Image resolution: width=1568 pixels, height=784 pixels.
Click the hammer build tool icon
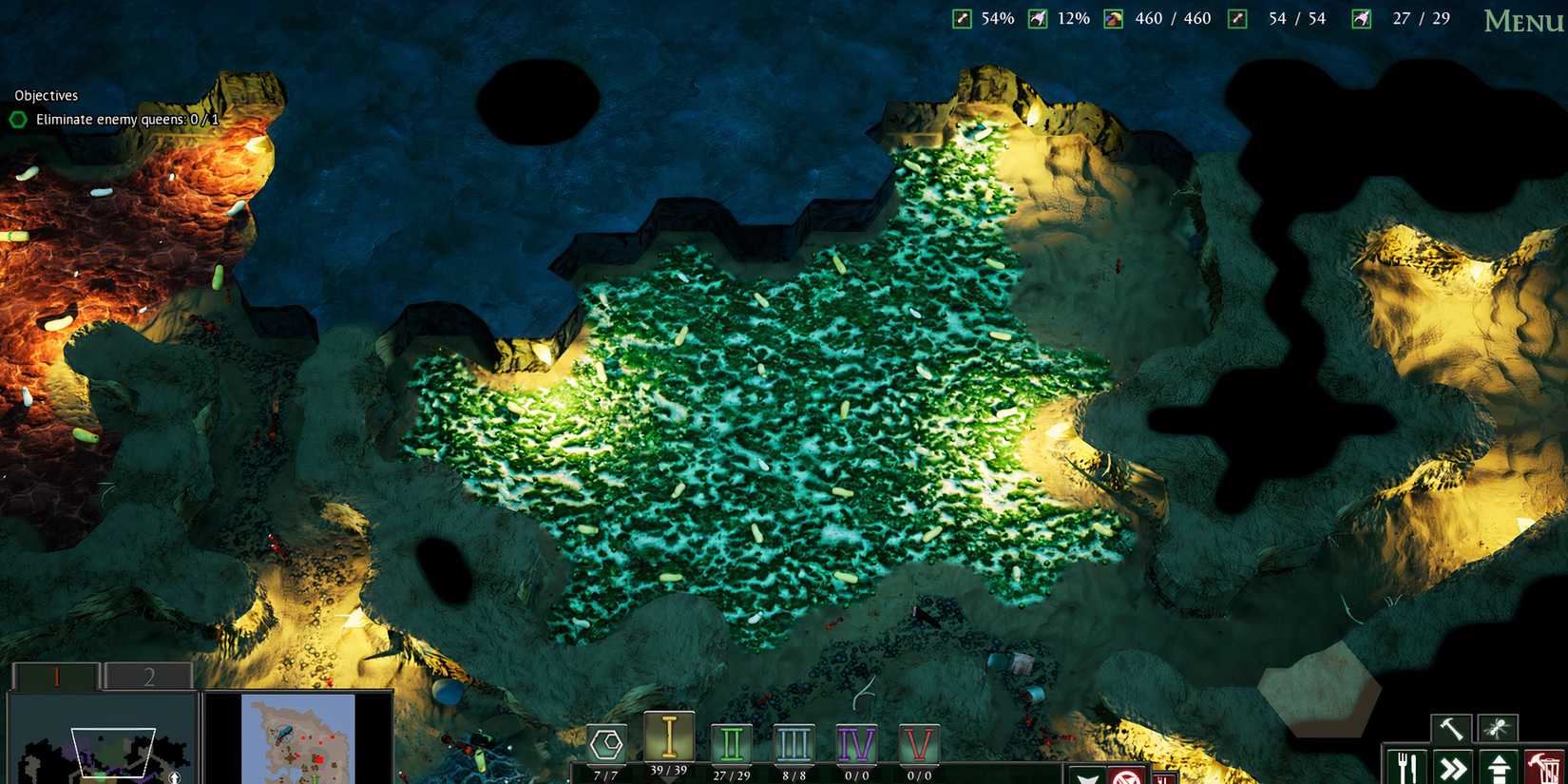pyautogui.click(x=1452, y=727)
